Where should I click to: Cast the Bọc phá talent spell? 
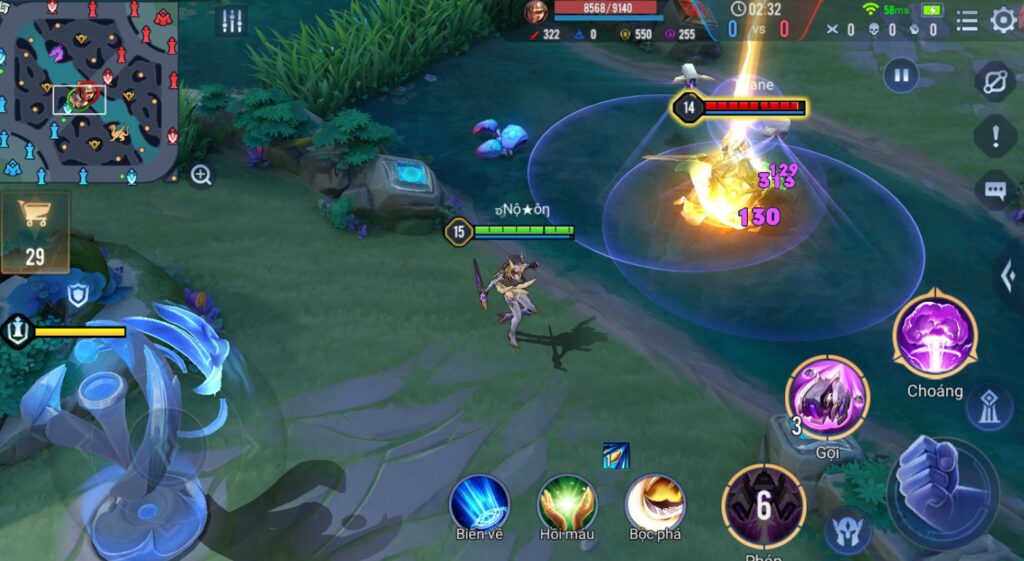pyautogui.click(x=655, y=502)
